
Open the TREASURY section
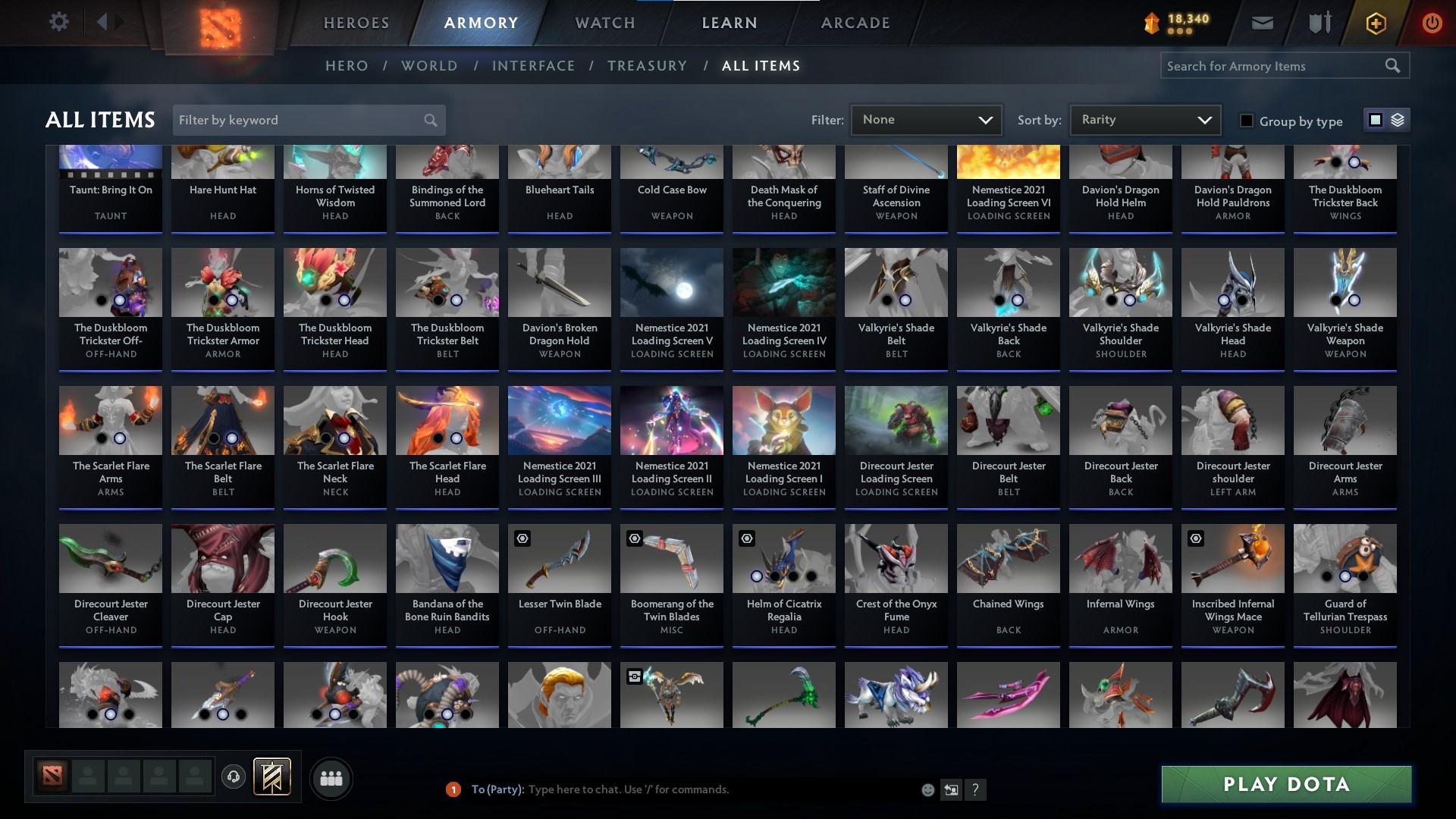[647, 66]
